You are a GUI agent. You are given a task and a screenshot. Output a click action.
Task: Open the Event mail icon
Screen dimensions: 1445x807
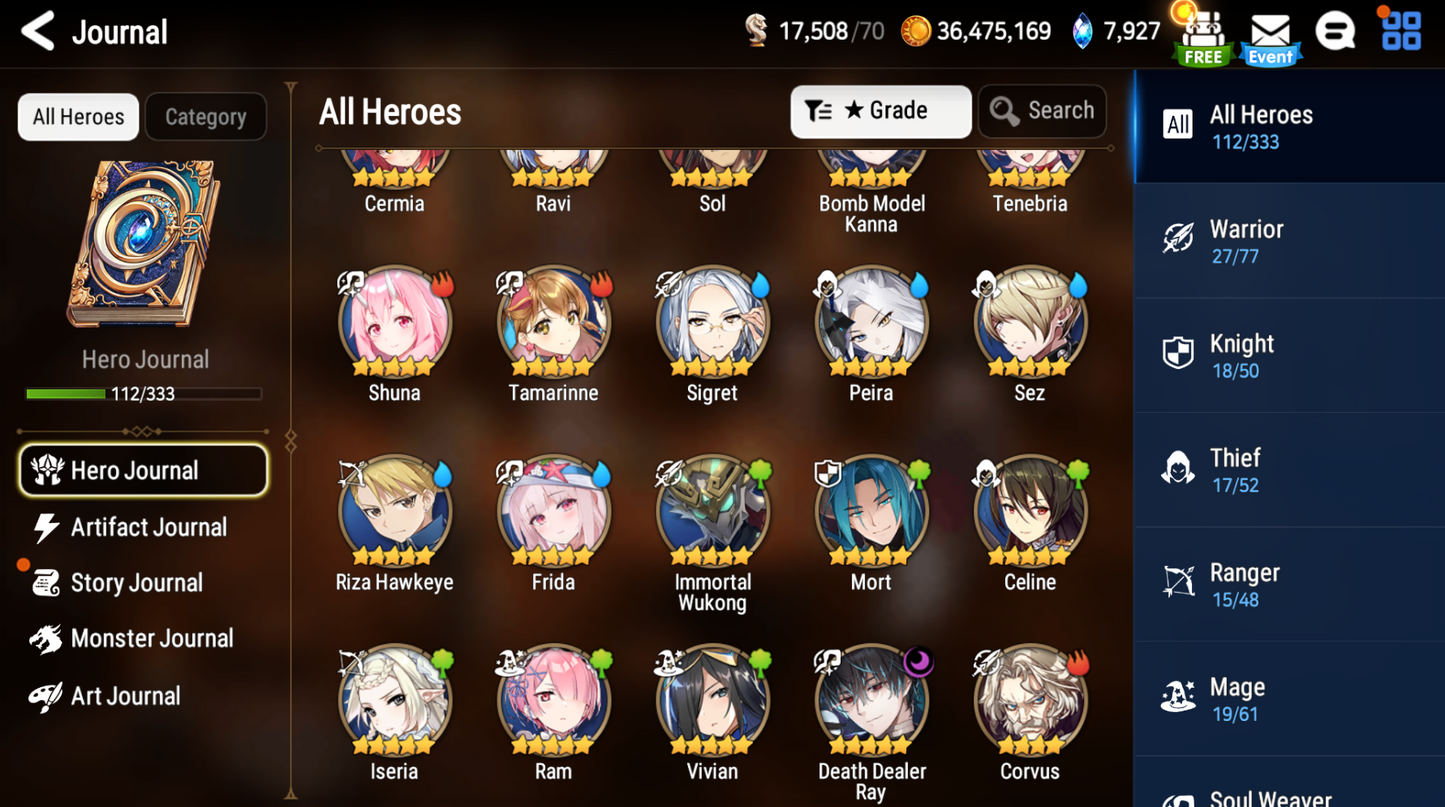[x=1270, y=38]
